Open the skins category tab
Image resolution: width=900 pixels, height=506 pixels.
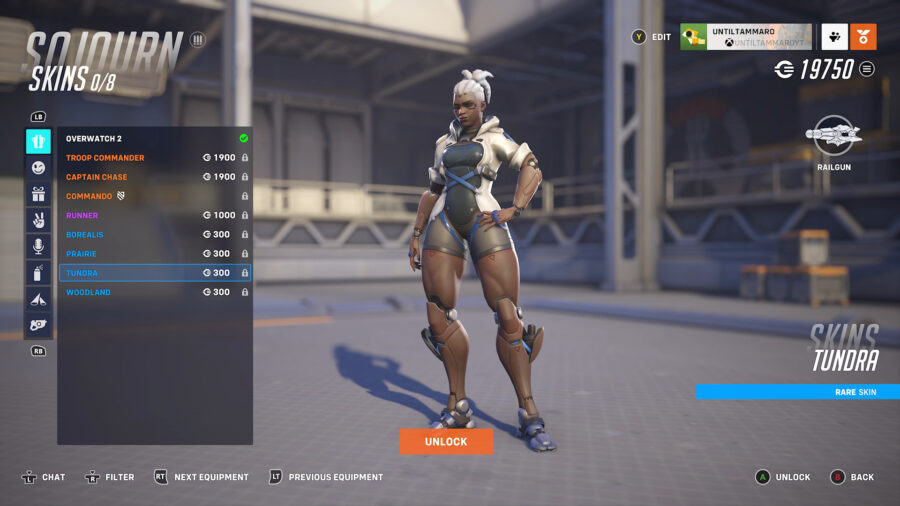(38, 141)
